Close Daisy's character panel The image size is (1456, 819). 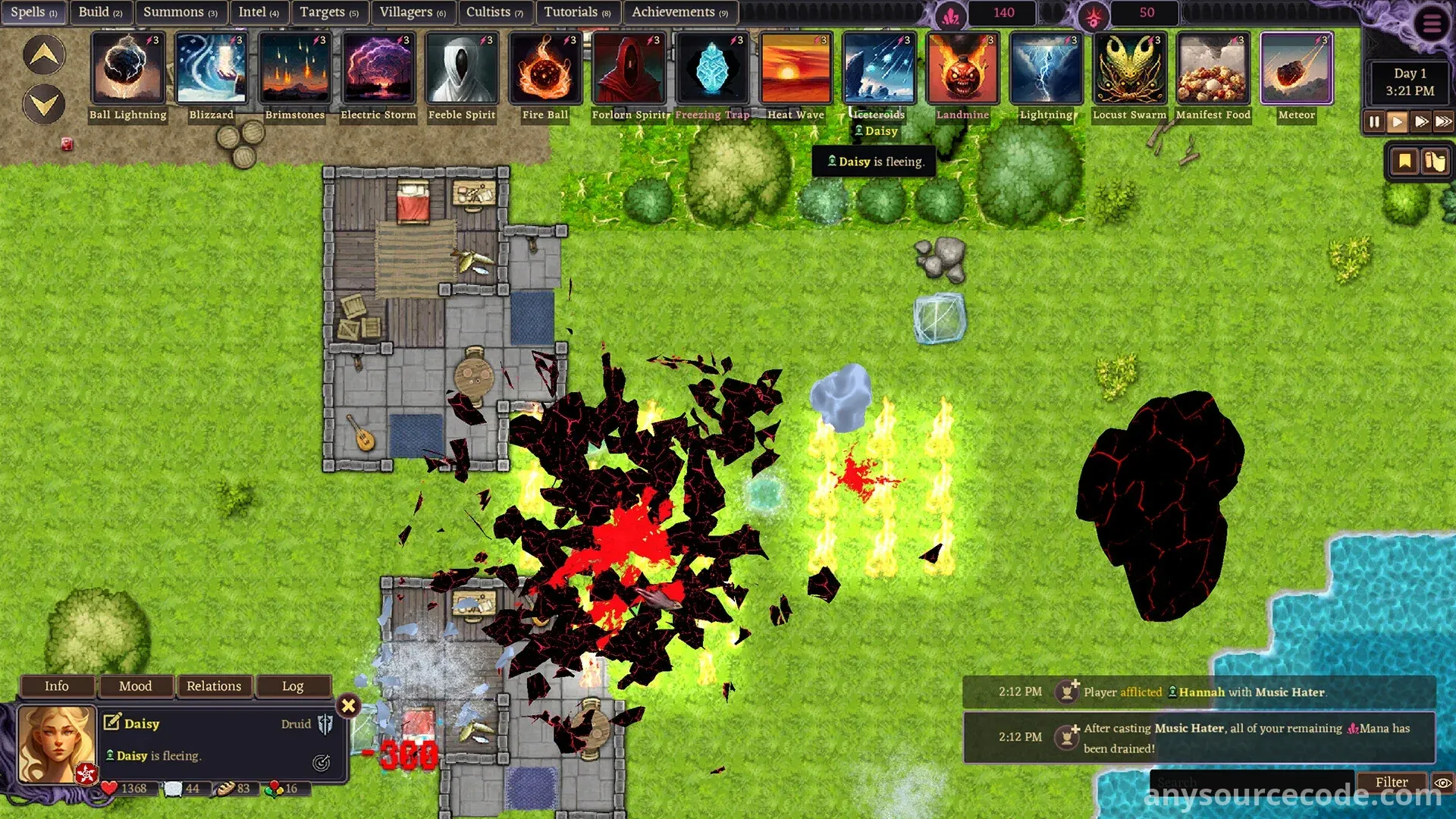(348, 706)
